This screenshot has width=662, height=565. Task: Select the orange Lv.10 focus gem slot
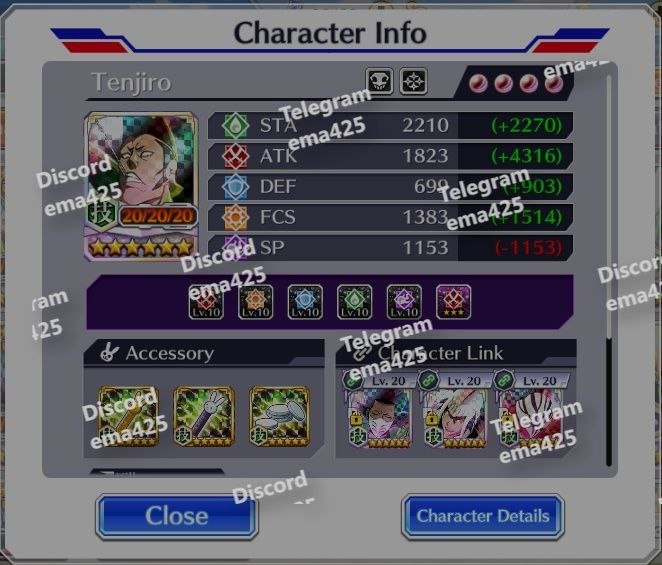256,302
